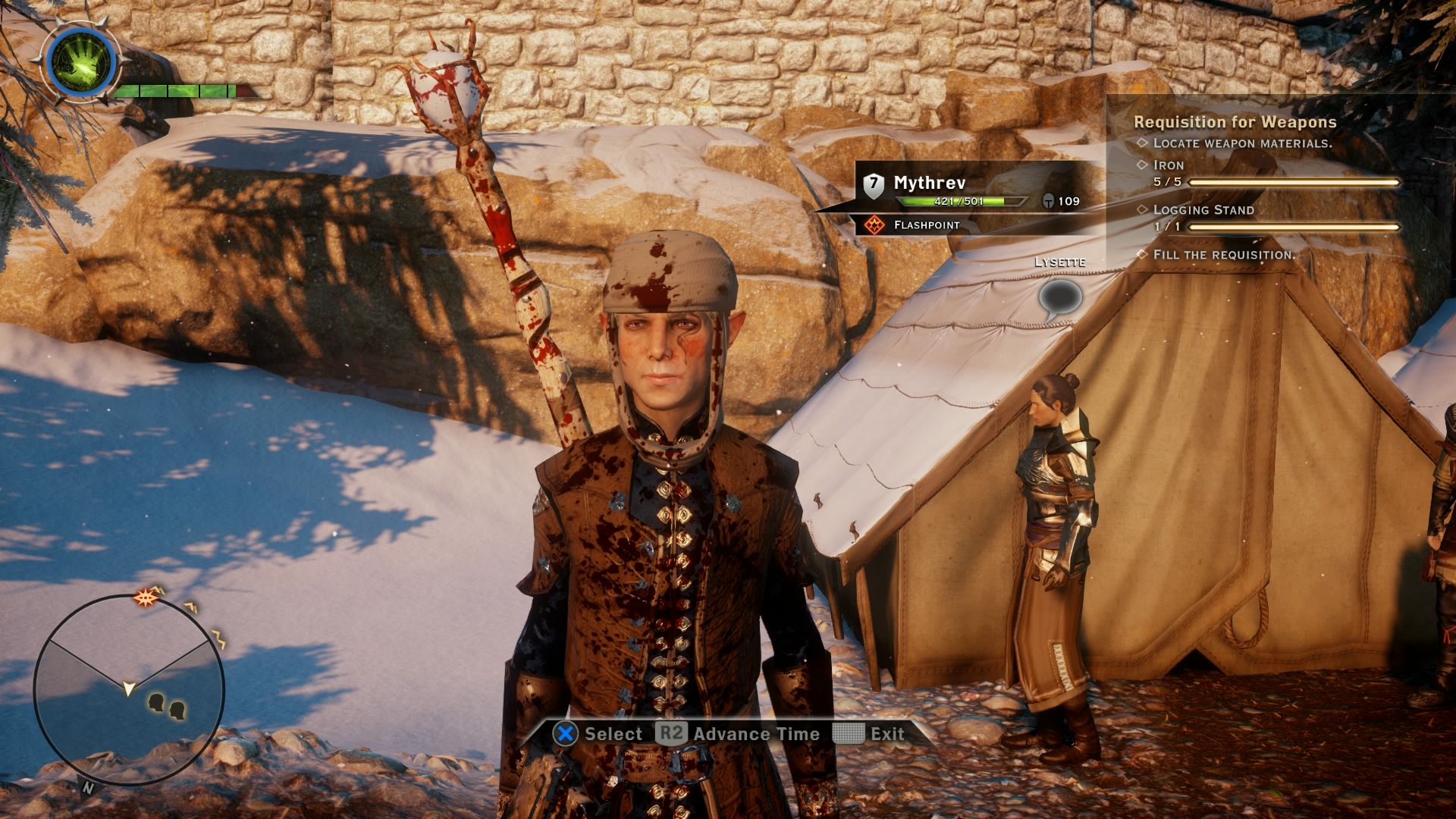
Task: Click the Flashpoint ability icon
Action: point(875,225)
